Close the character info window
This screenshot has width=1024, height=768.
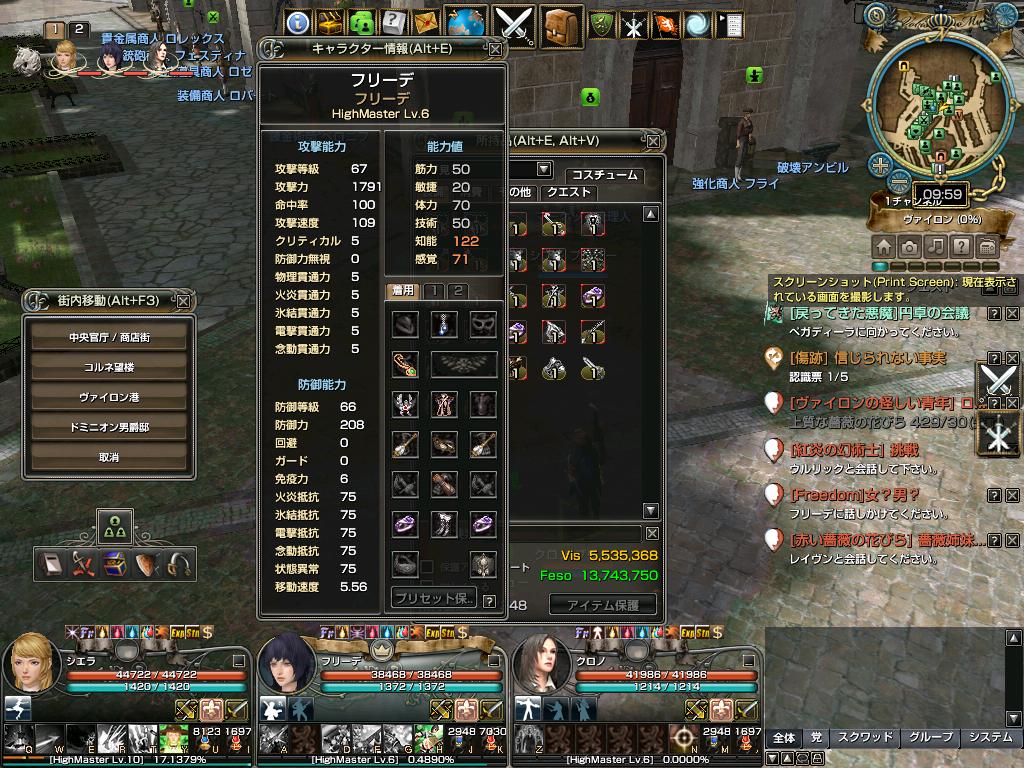(x=495, y=48)
